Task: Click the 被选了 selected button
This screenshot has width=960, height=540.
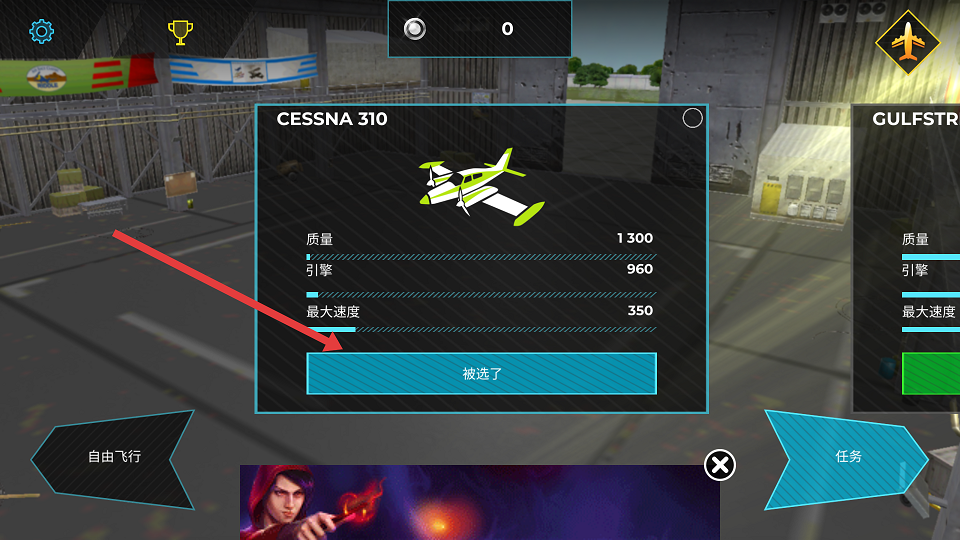Action: (481, 374)
